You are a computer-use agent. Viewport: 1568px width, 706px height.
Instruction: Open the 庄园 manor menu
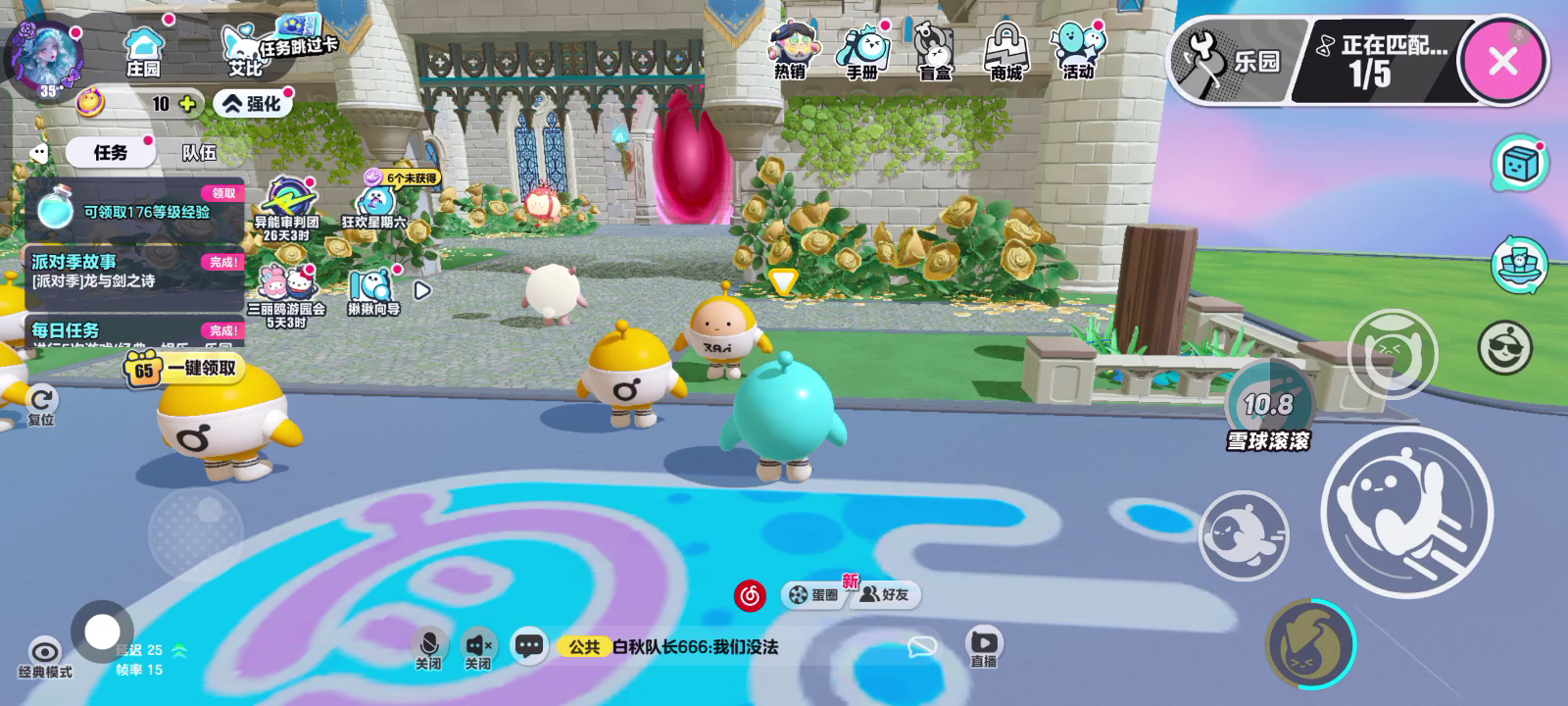[x=144, y=52]
